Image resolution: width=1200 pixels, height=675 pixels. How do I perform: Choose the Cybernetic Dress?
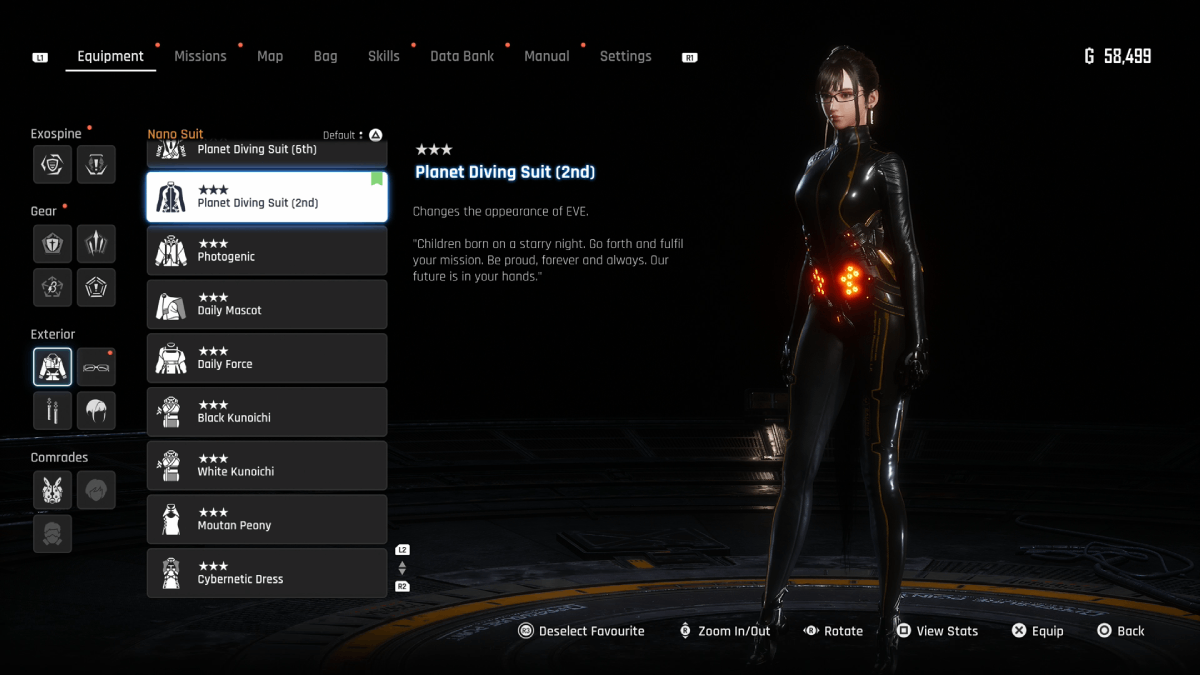266,573
